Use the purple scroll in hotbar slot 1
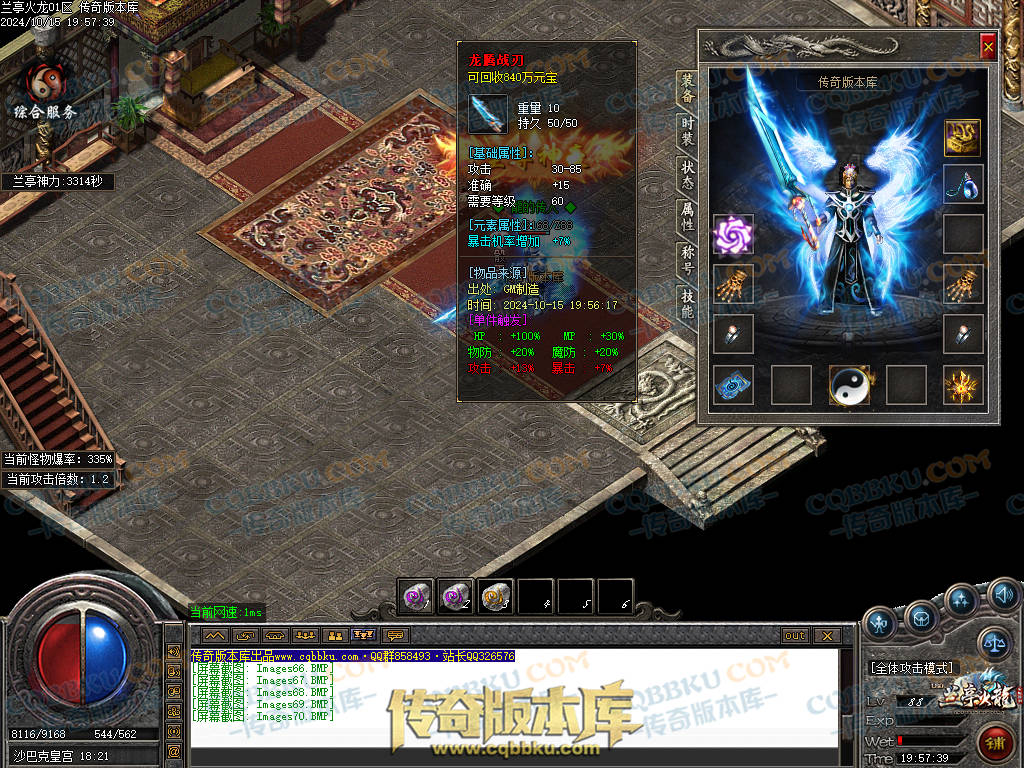Screen dimensions: 1024x768 pos(415,596)
